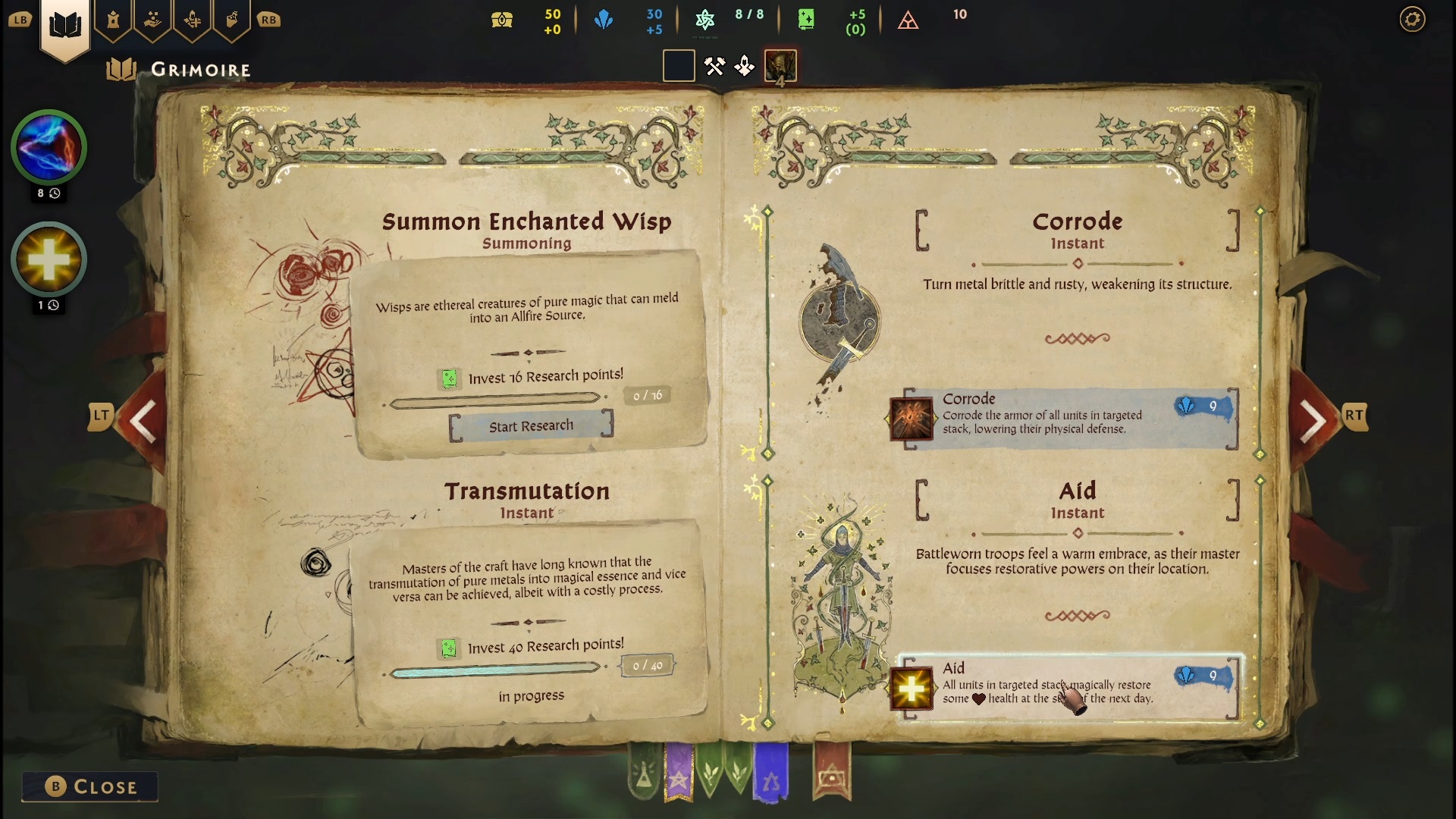Close the Grimoire screen
Image resolution: width=1456 pixels, height=819 pixels.
tap(90, 786)
